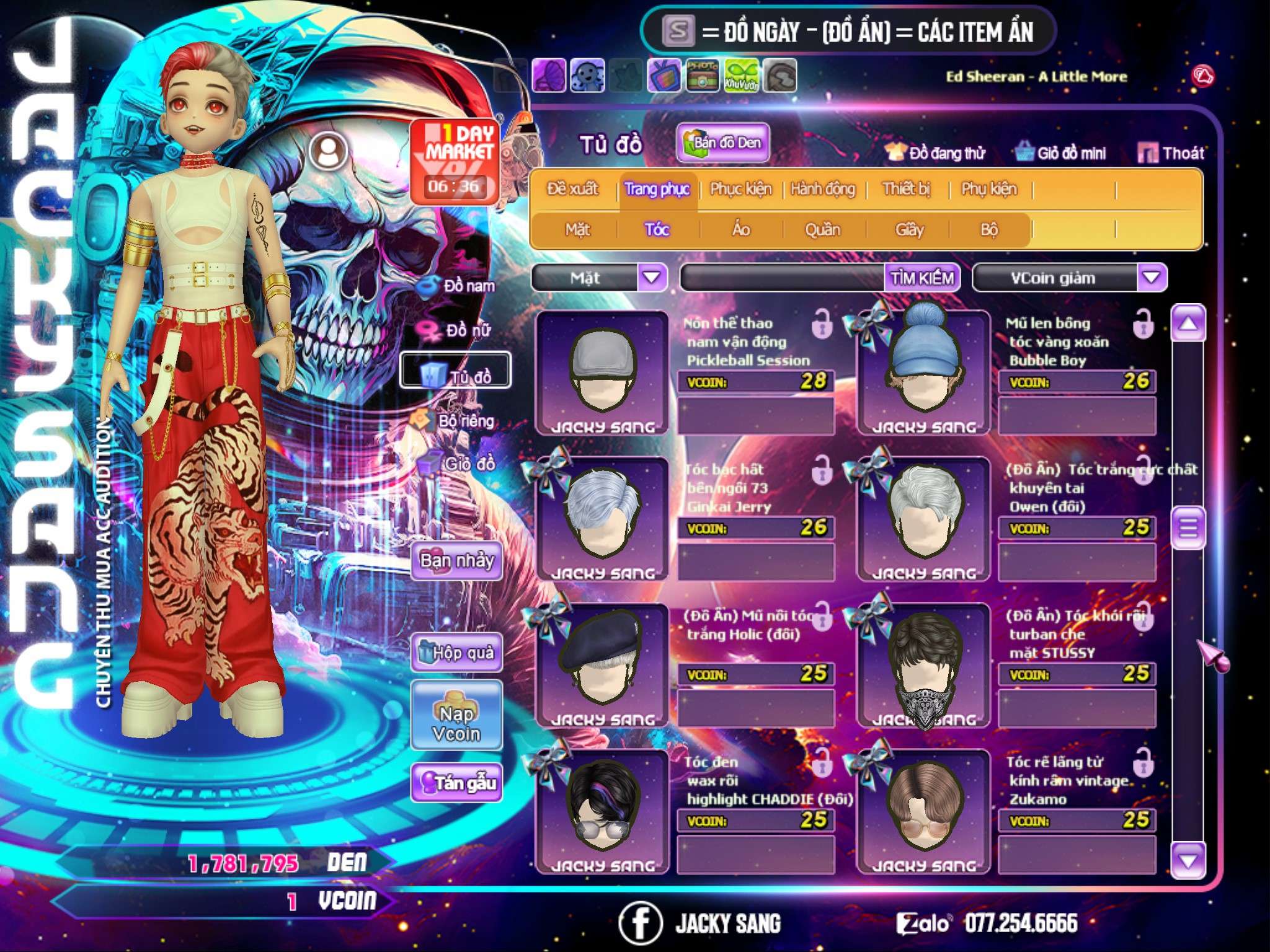Image resolution: width=1270 pixels, height=952 pixels.
Task: Open the Đề xuất tab
Action: (x=572, y=189)
